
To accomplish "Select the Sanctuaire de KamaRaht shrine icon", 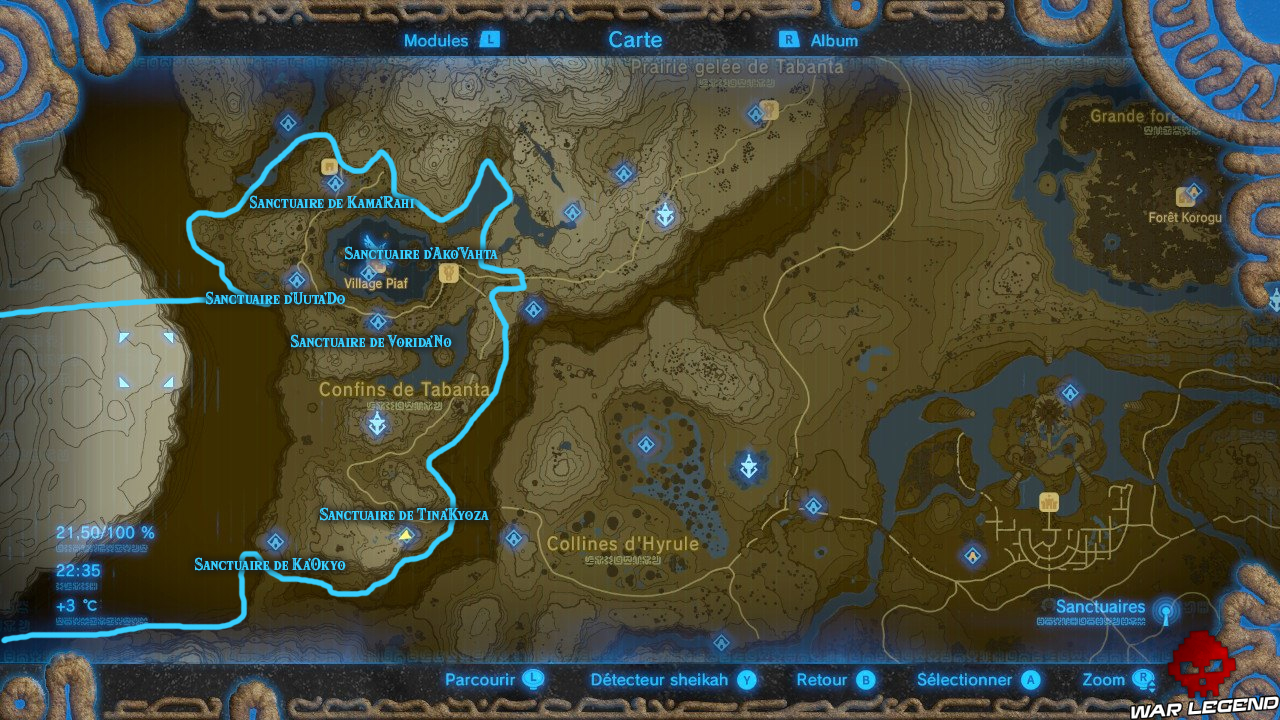I will tap(334, 184).
